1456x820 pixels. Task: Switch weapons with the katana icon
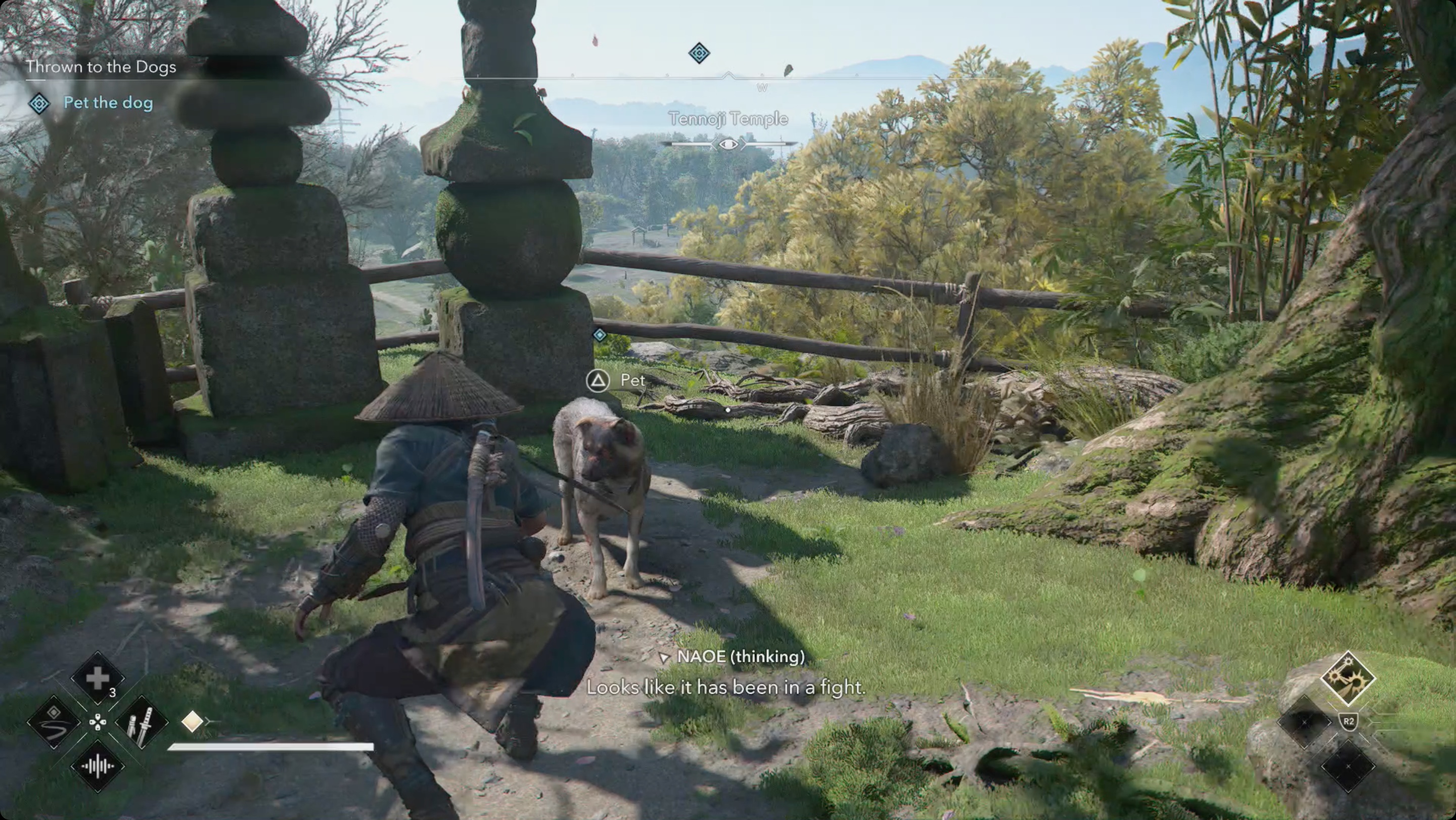(142, 722)
